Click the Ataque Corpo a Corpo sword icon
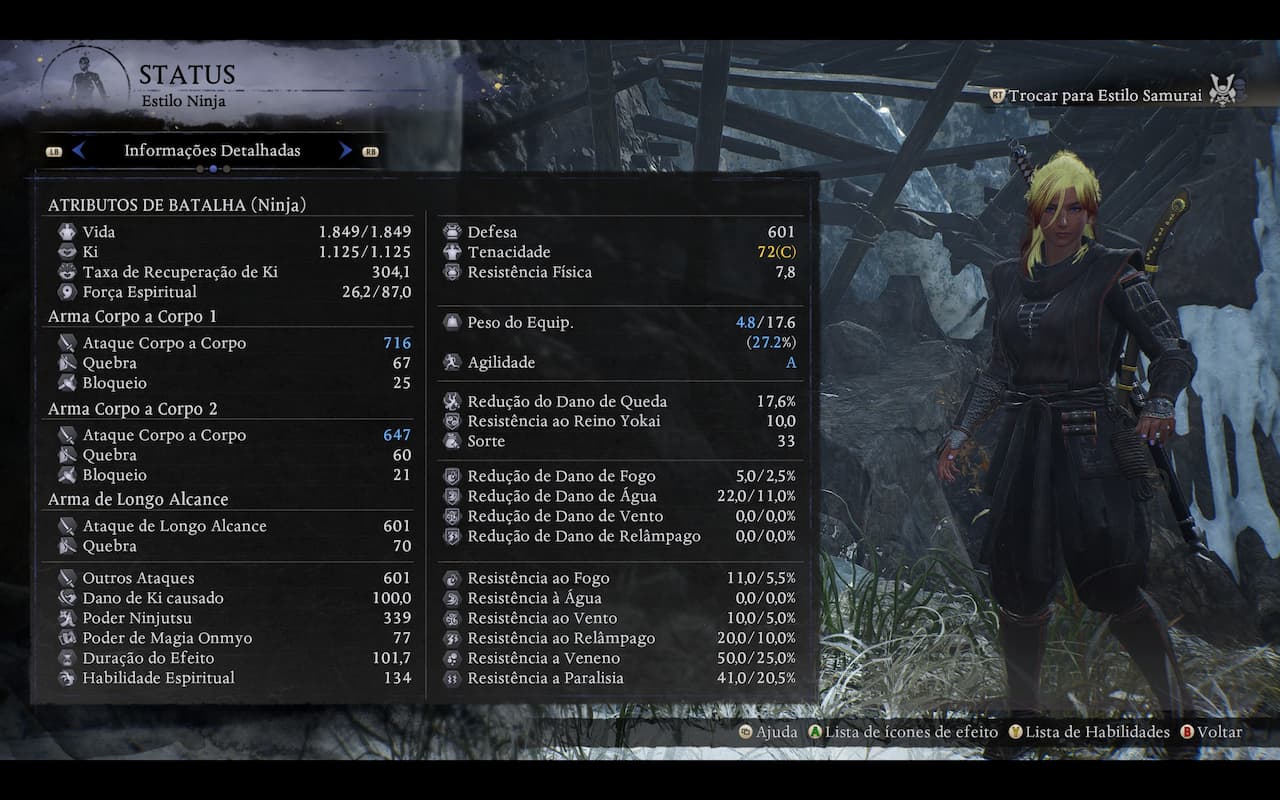The width and height of the screenshot is (1280, 800). tap(66, 343)
